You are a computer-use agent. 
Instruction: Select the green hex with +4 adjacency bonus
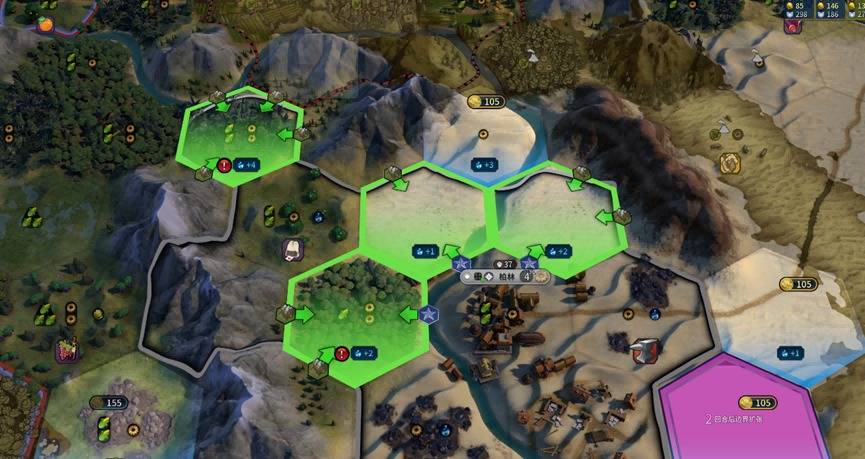[240, 137]
